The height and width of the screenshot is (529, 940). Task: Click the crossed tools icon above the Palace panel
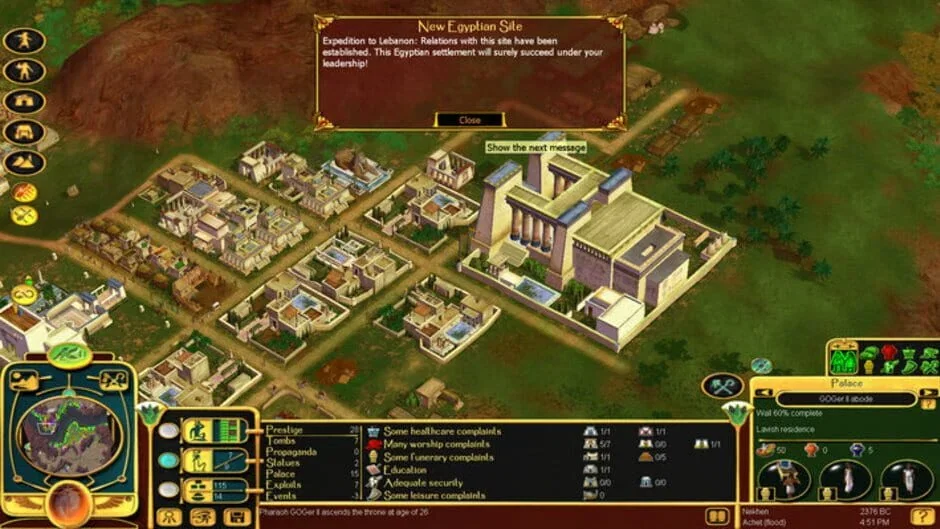coord(721,385)
